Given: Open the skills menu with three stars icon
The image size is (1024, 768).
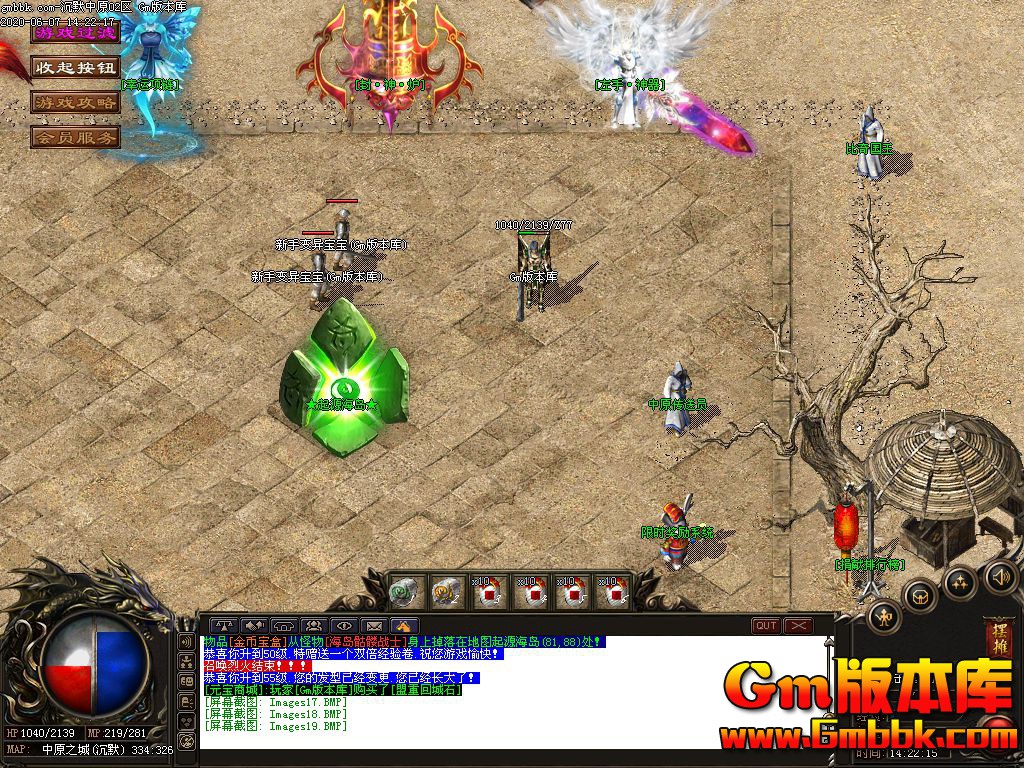Looking at the screenshot, I should pyautogui.click(x=960, y=582).
